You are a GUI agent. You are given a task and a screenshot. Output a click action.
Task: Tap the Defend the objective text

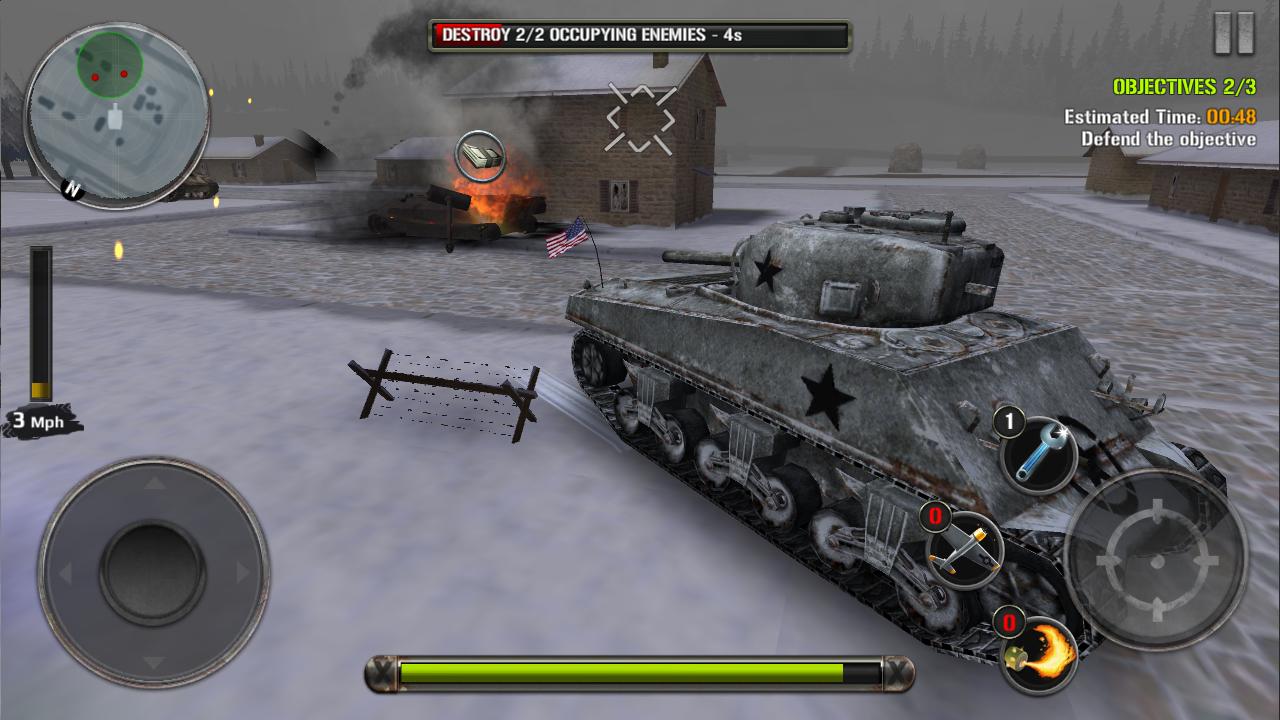coord(1167,139)
